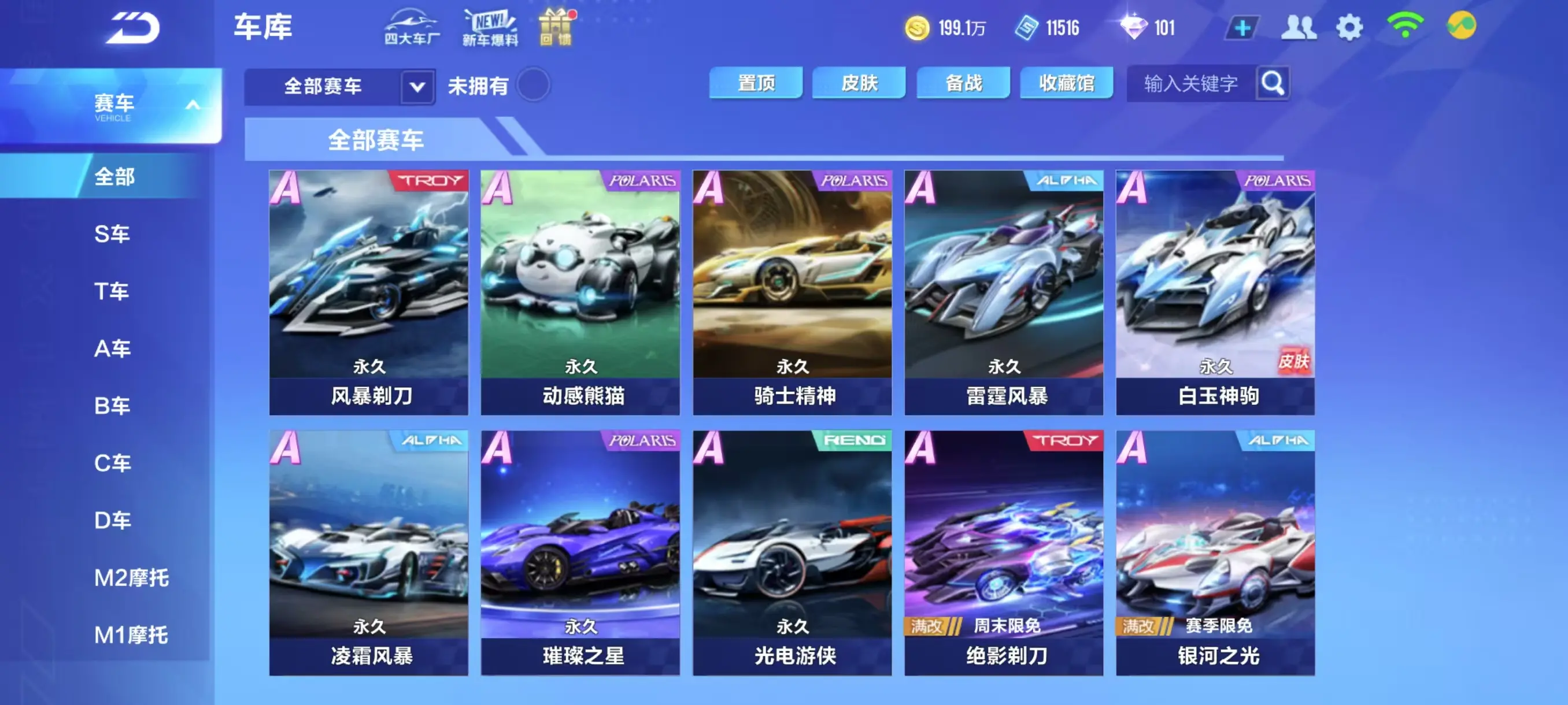The width and height of the screenshot is (1568, 705).
Task: Expand the 全部赛车 filter dropdown
Action: (x=416, y=86)
